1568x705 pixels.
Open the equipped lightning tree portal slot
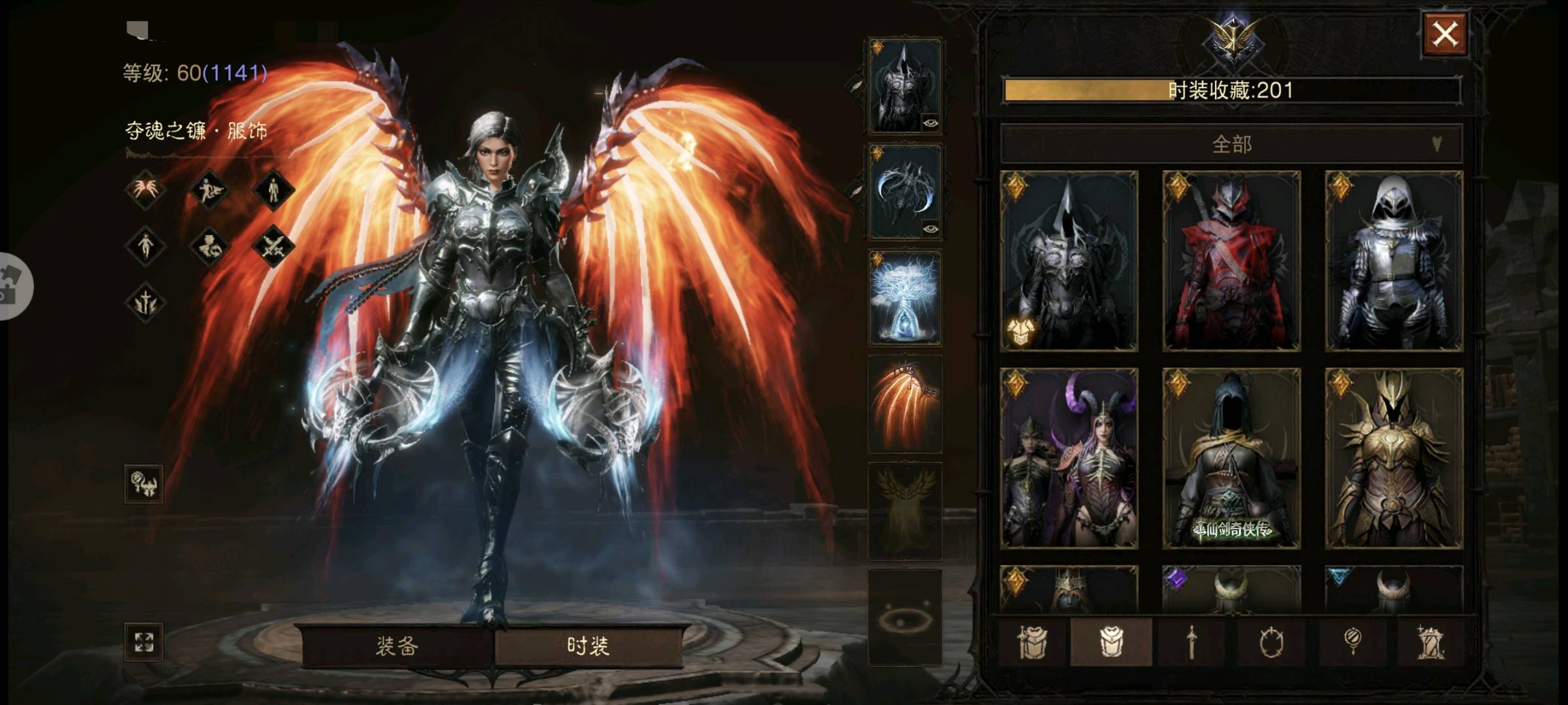click(x=905, y=298)
